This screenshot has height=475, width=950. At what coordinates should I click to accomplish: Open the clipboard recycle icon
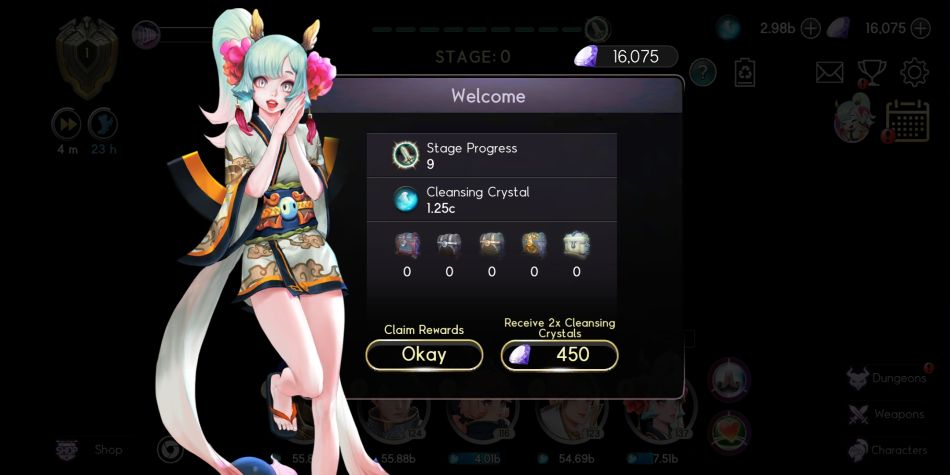pyautogui.click(x=745, y=72)
